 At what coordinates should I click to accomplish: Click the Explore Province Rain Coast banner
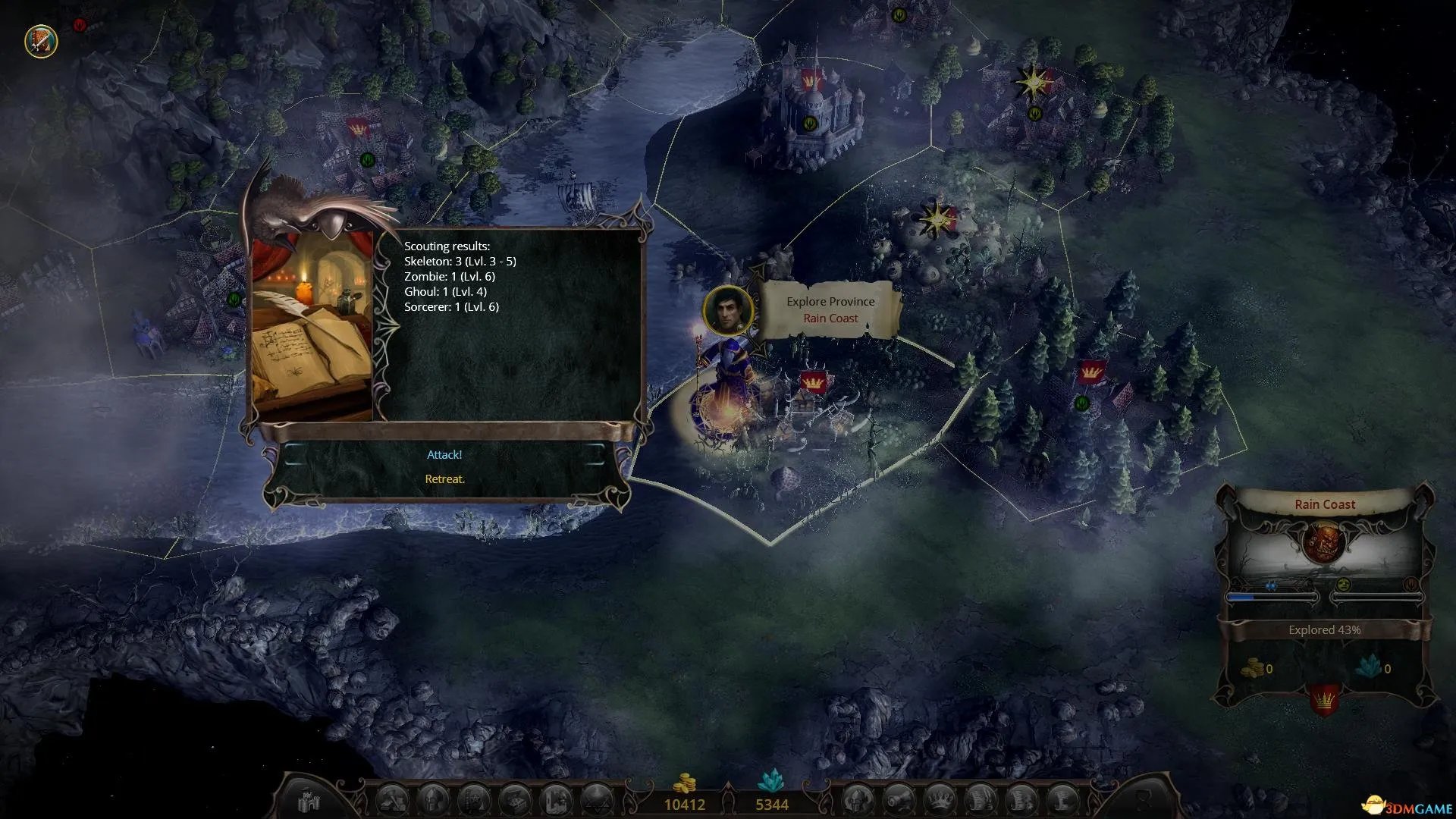click(830, 309)
